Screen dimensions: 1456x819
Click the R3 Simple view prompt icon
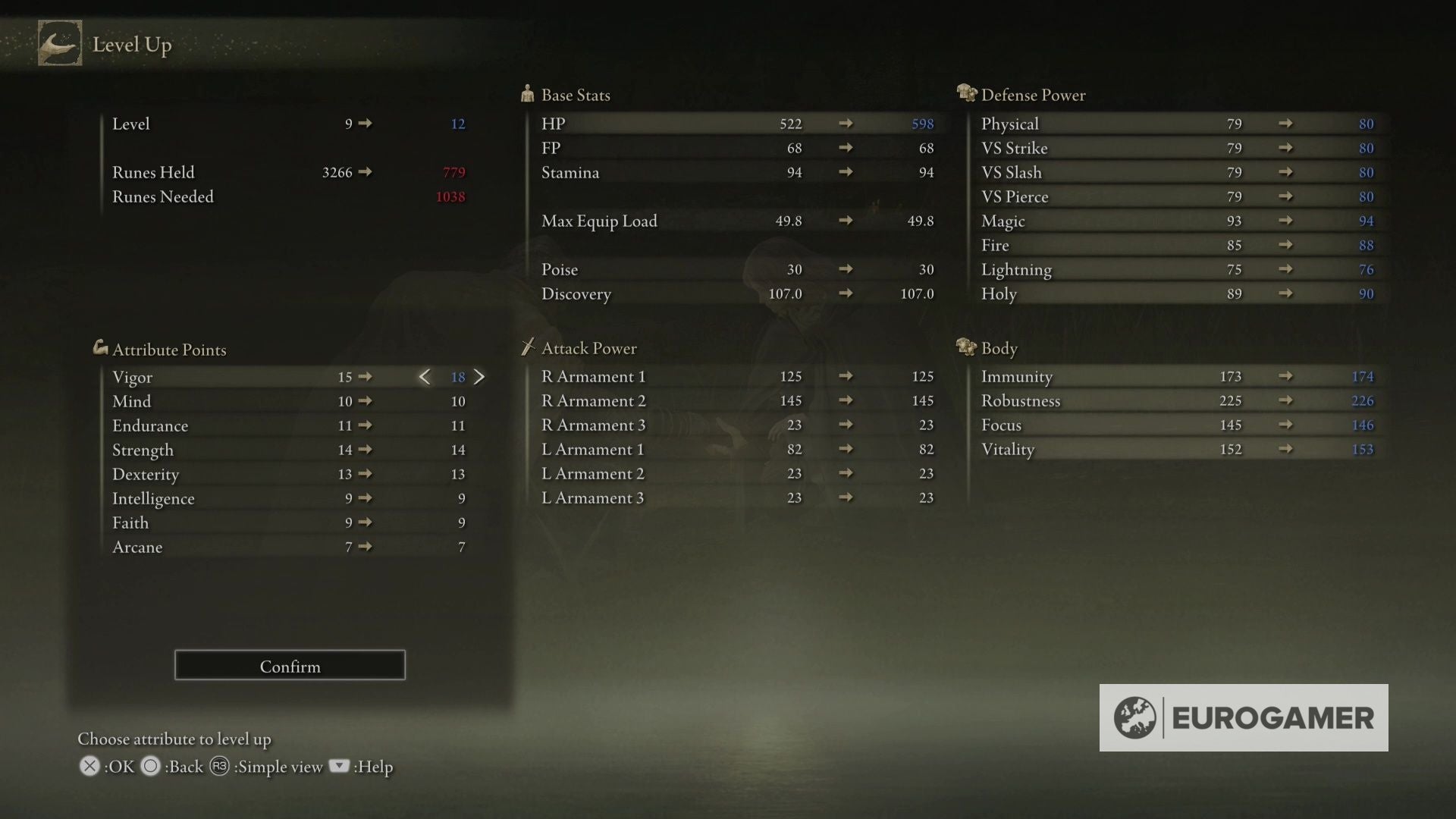click(221, 767)
